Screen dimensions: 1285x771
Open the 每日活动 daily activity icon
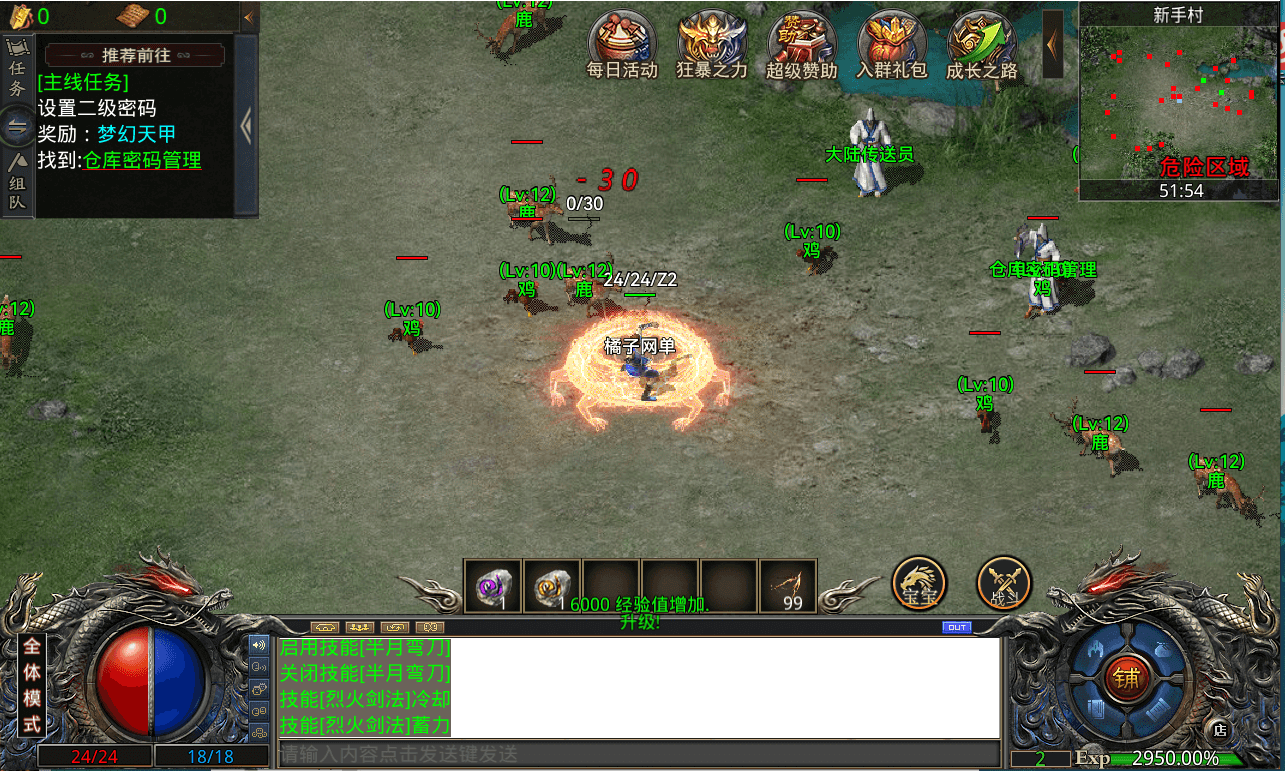[x=621, y=41]
